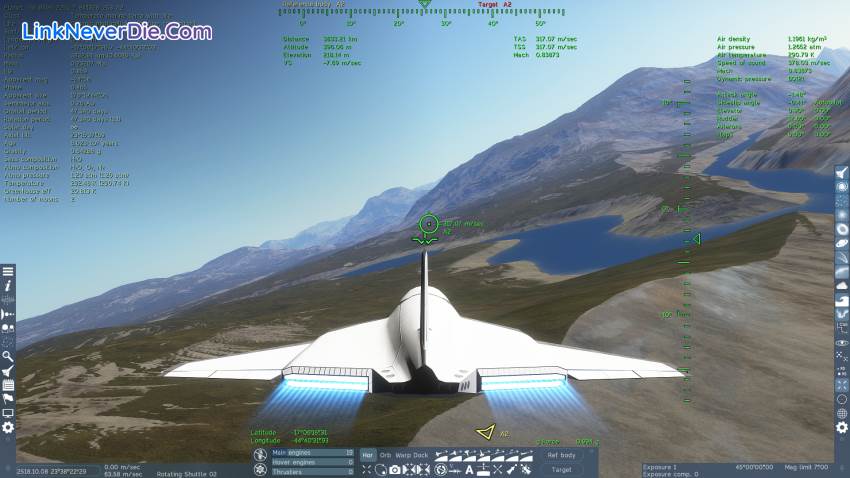Switch to Hor flight mode tab
Screen dimensions: 850x478
(368, 455)
